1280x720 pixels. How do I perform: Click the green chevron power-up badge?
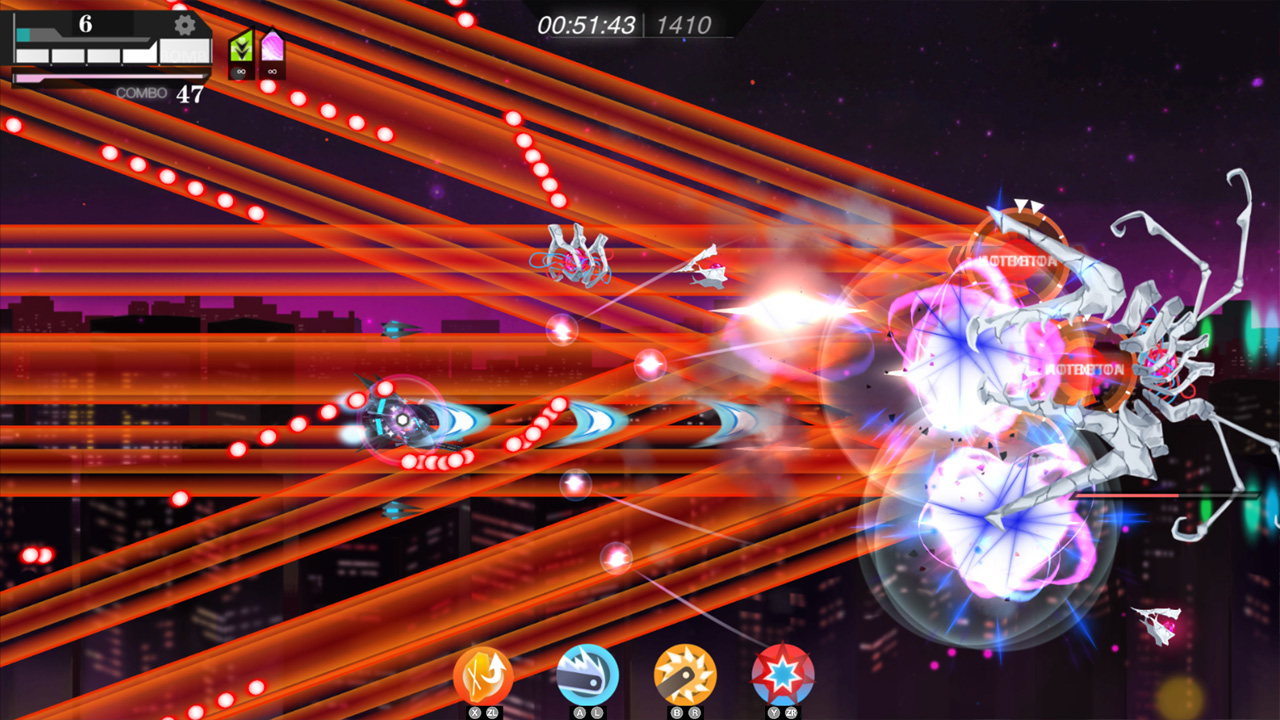pyautogui.click(x=241, y=47)
